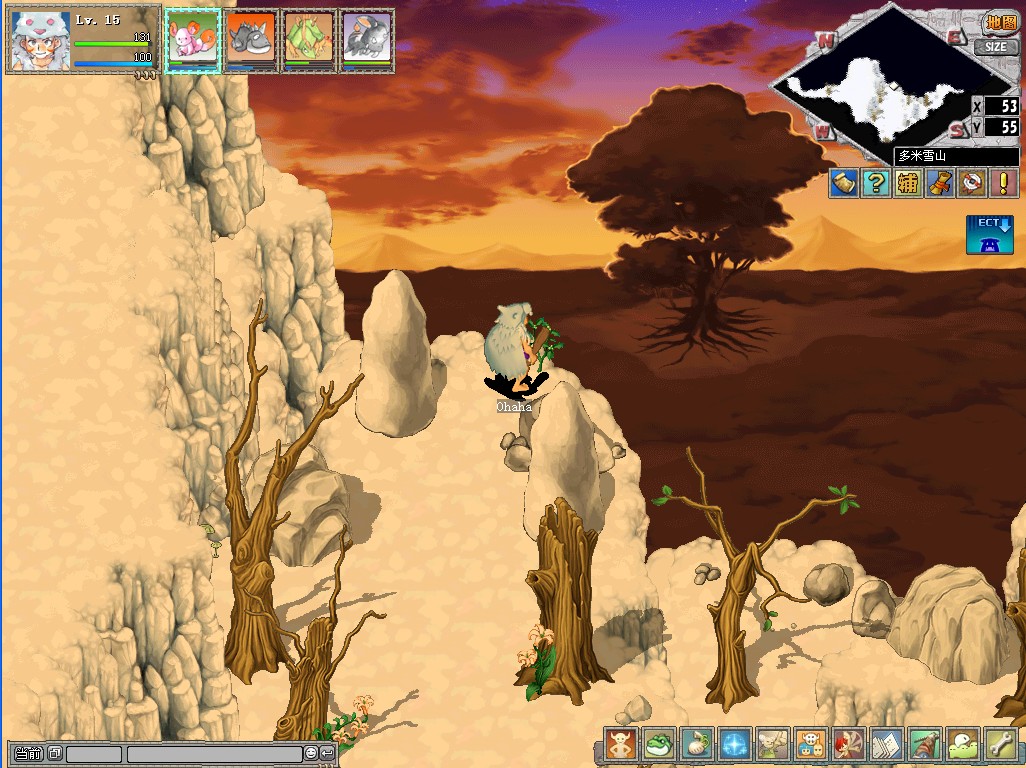Select the green dragon pet portrait
Viewport: 1026px width, 768px height.
pyautogui.click(x=308, y=40)
